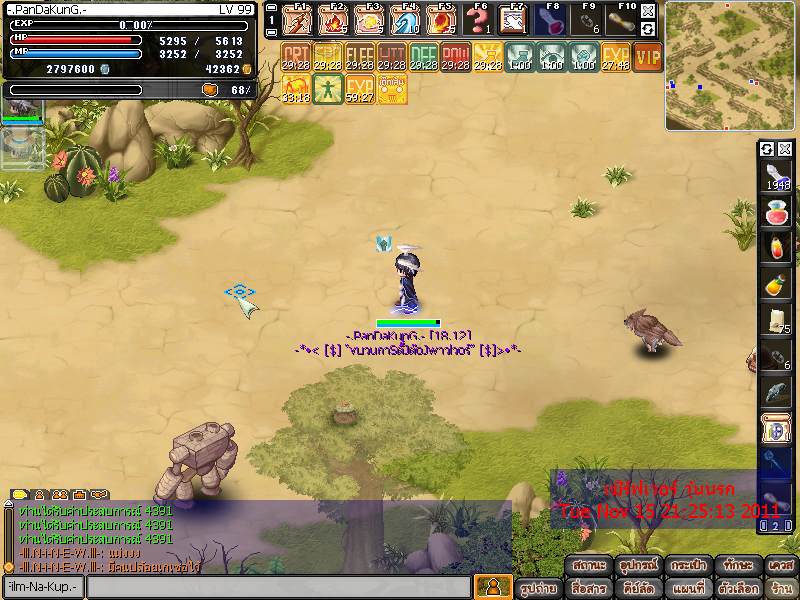Screen dimensions: 800x600
Task: Click the chat text input box
Action: (278, 587)
